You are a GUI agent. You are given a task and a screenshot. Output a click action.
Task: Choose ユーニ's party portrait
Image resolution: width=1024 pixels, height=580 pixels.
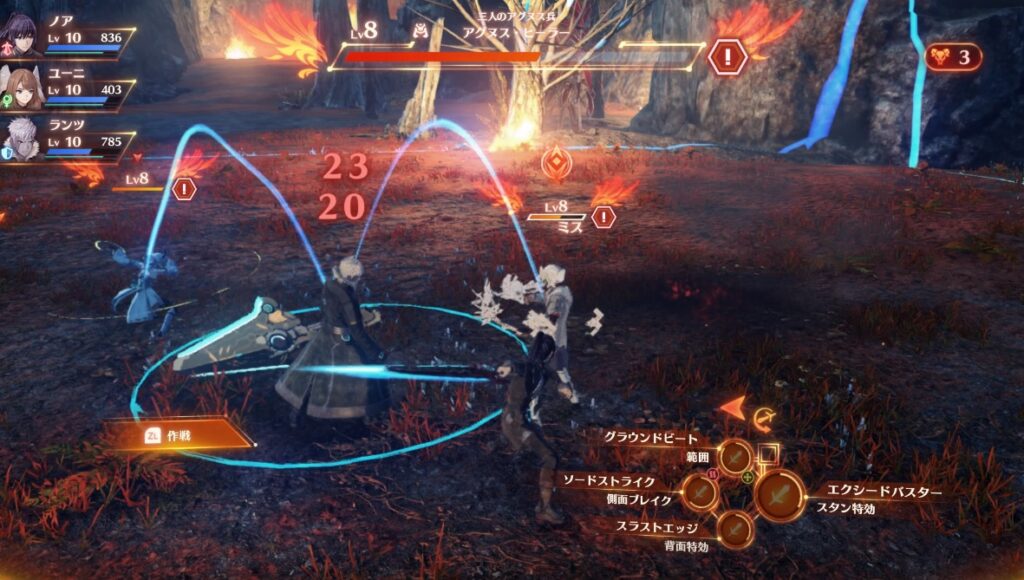[x=19, y=89]
